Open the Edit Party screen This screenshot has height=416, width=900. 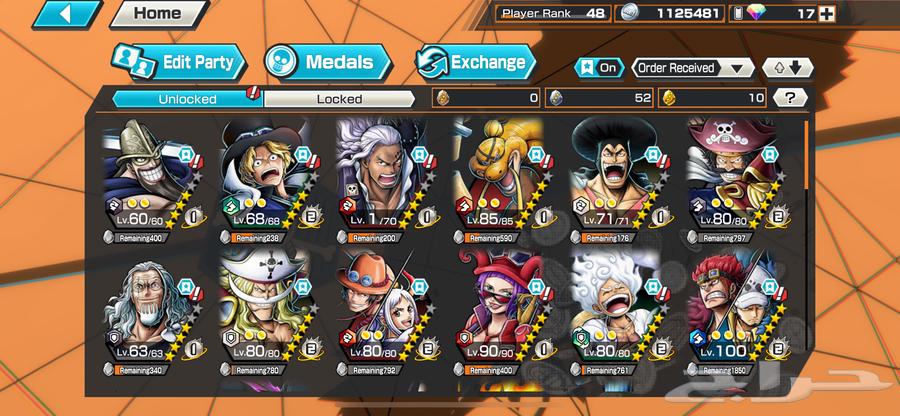(176, 62)
